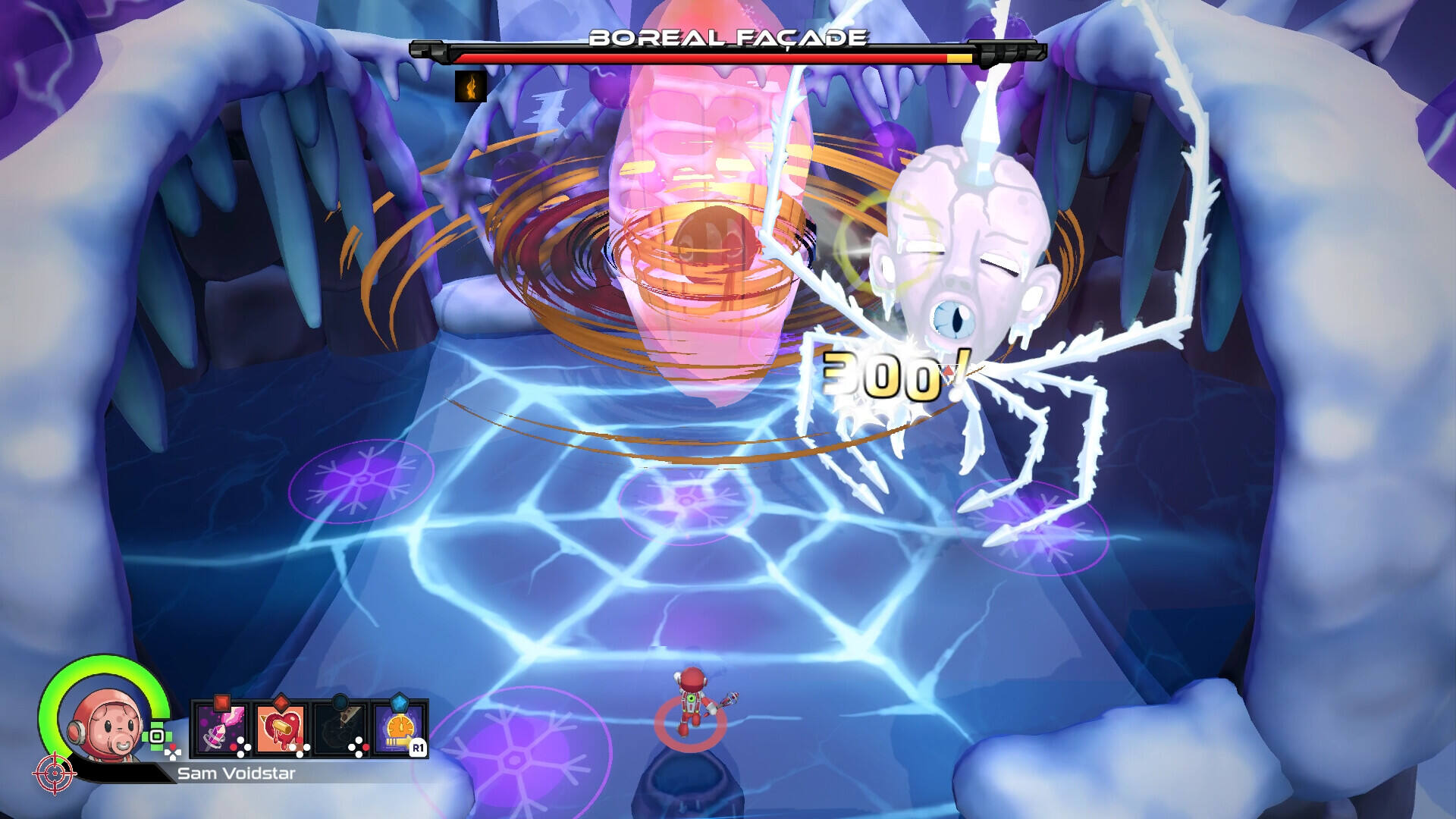Click the green medkit cross icon
1456x819 pixels.
[157, 736]
